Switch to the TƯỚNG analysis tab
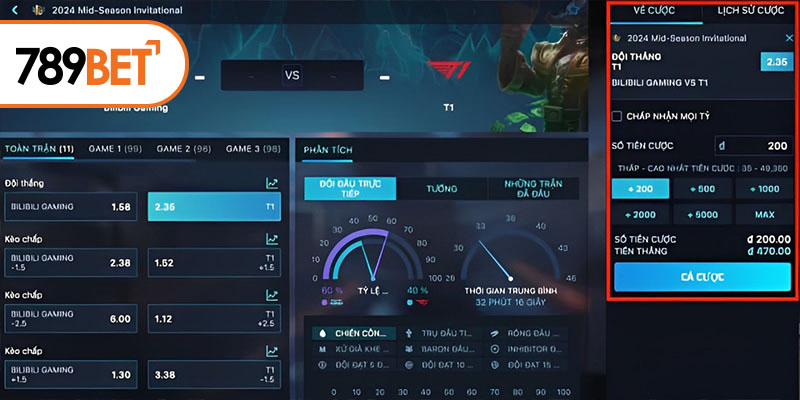Viewport: 800px width, 400px height. click(441, 188)
